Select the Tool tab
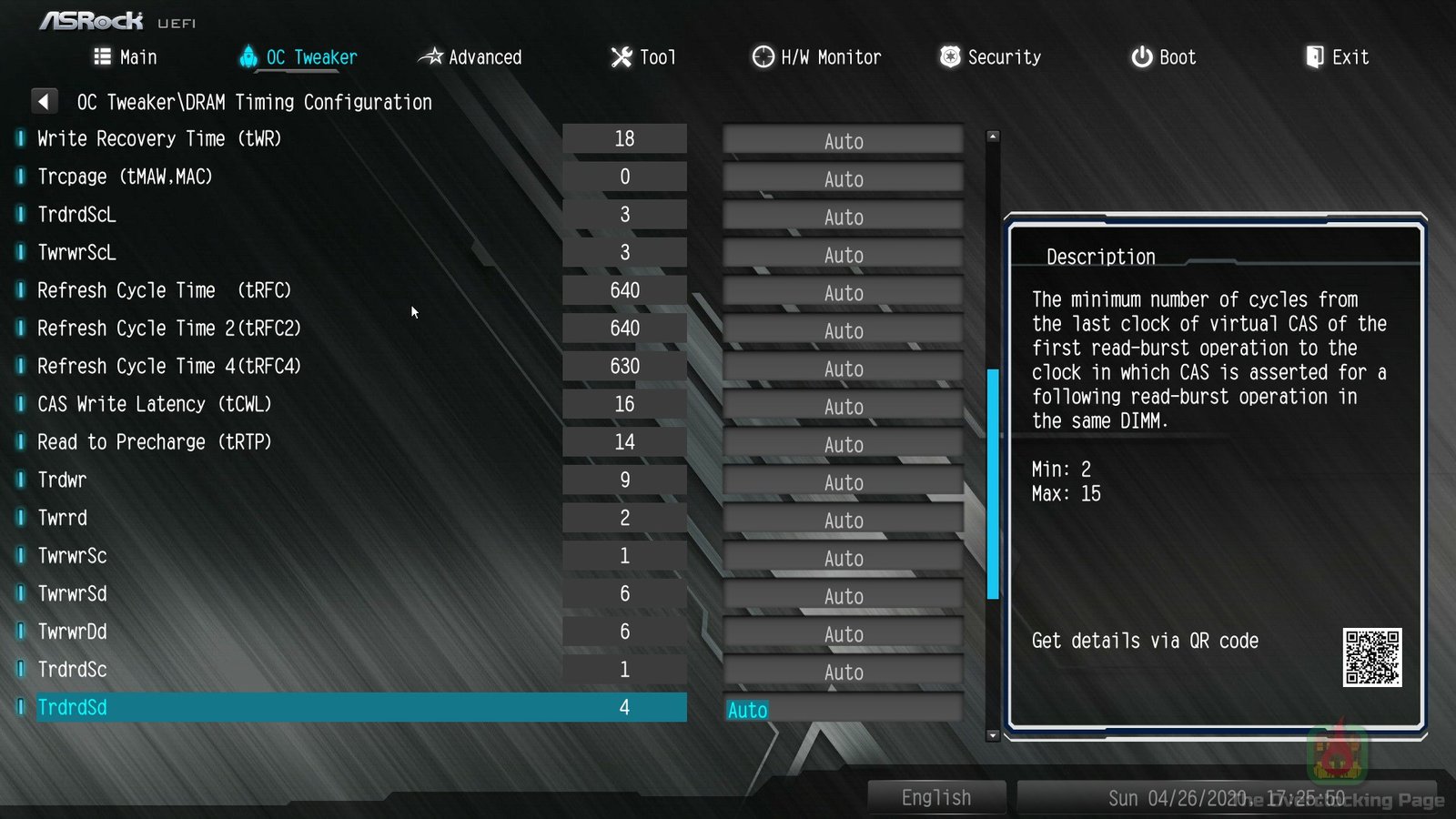The height and width of the screenshot is (819, 1456). coord(643,57)
